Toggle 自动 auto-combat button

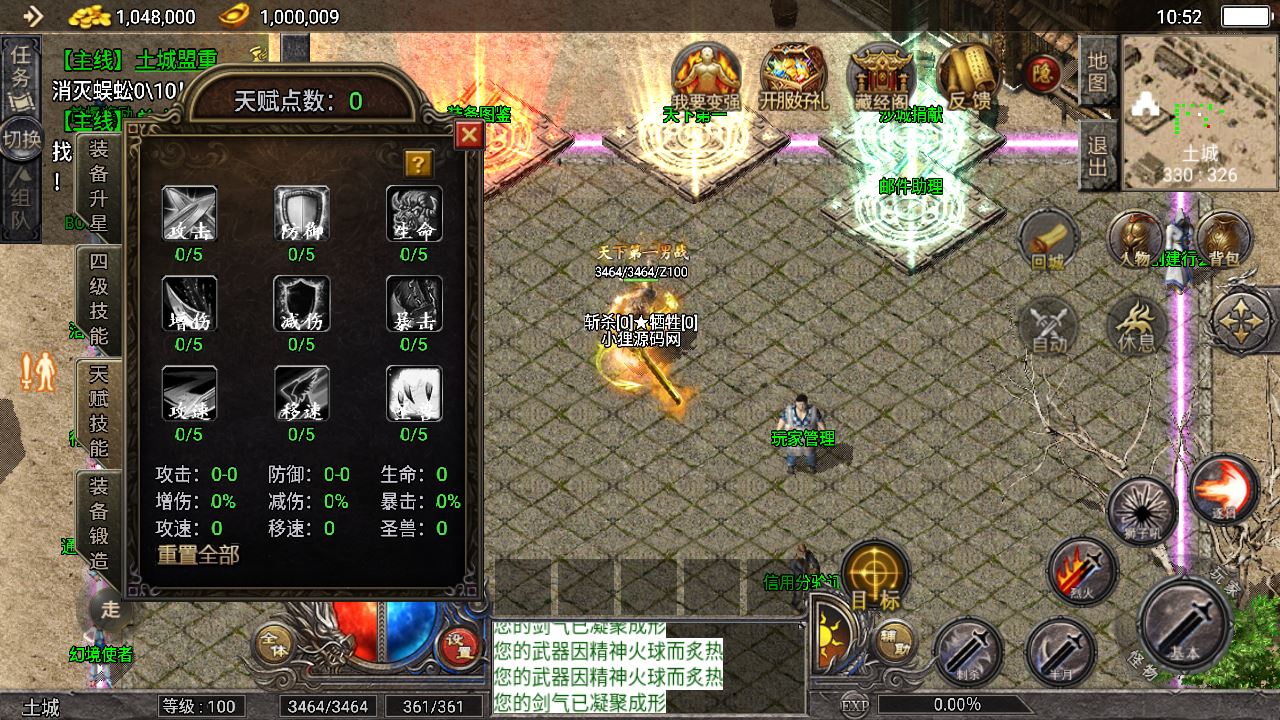point(1049,326)
